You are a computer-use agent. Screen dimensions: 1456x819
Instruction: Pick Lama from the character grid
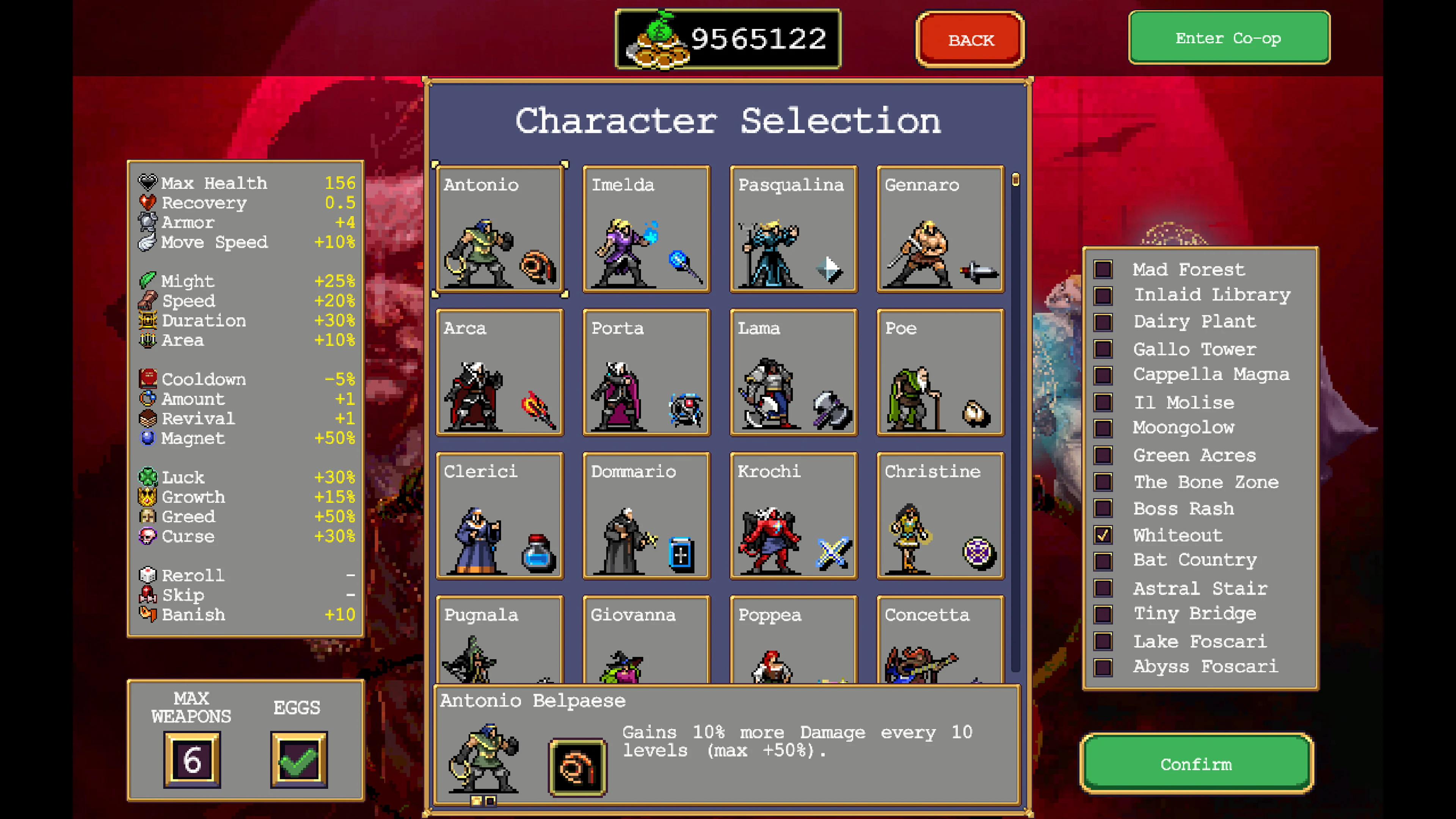(793, 373)
